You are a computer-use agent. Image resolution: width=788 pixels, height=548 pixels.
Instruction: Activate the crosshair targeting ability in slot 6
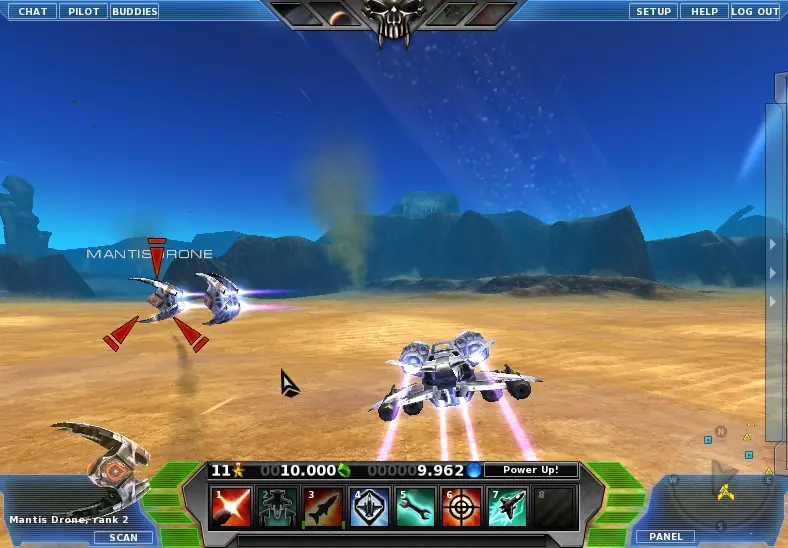[x=462, y=507]
